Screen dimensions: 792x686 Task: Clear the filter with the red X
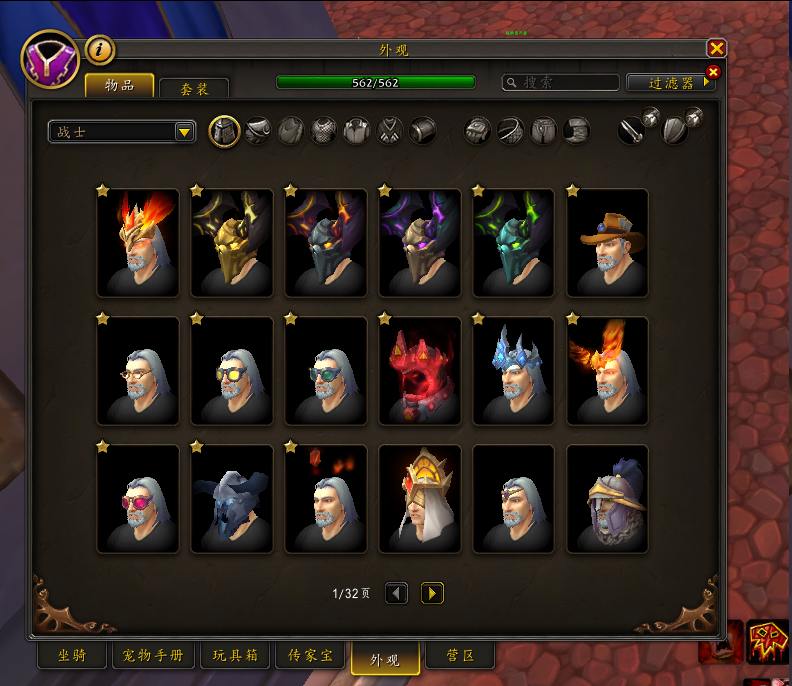point(713,72)
